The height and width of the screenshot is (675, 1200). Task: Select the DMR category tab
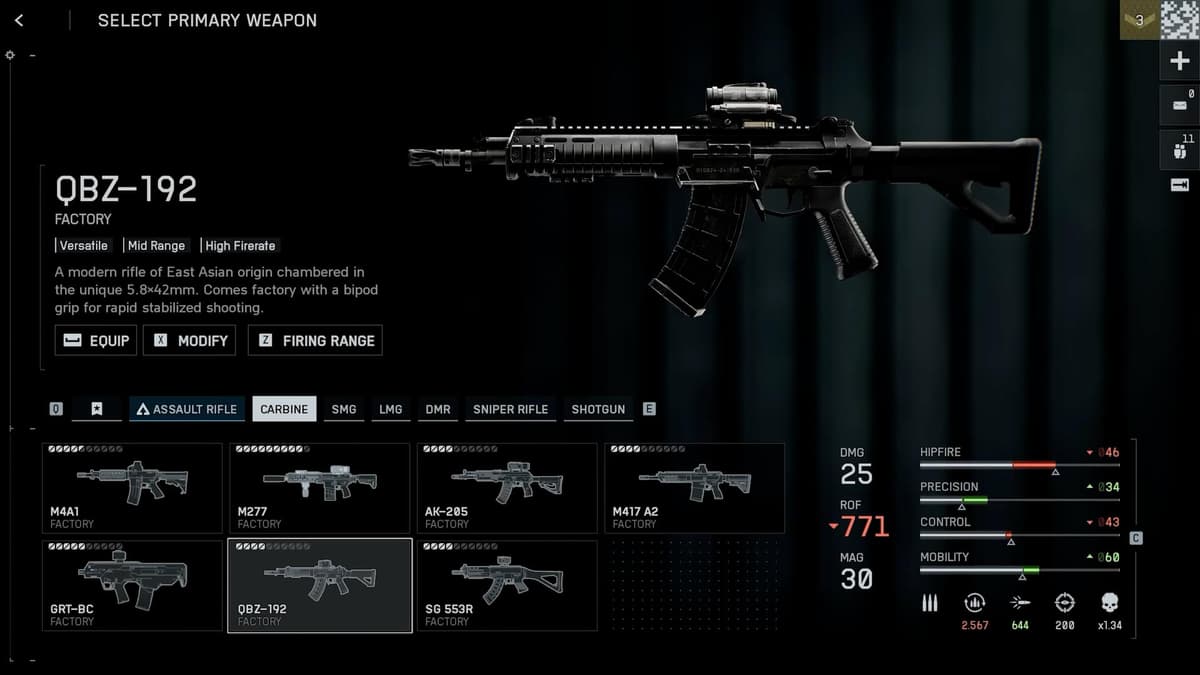coord(438,409)
